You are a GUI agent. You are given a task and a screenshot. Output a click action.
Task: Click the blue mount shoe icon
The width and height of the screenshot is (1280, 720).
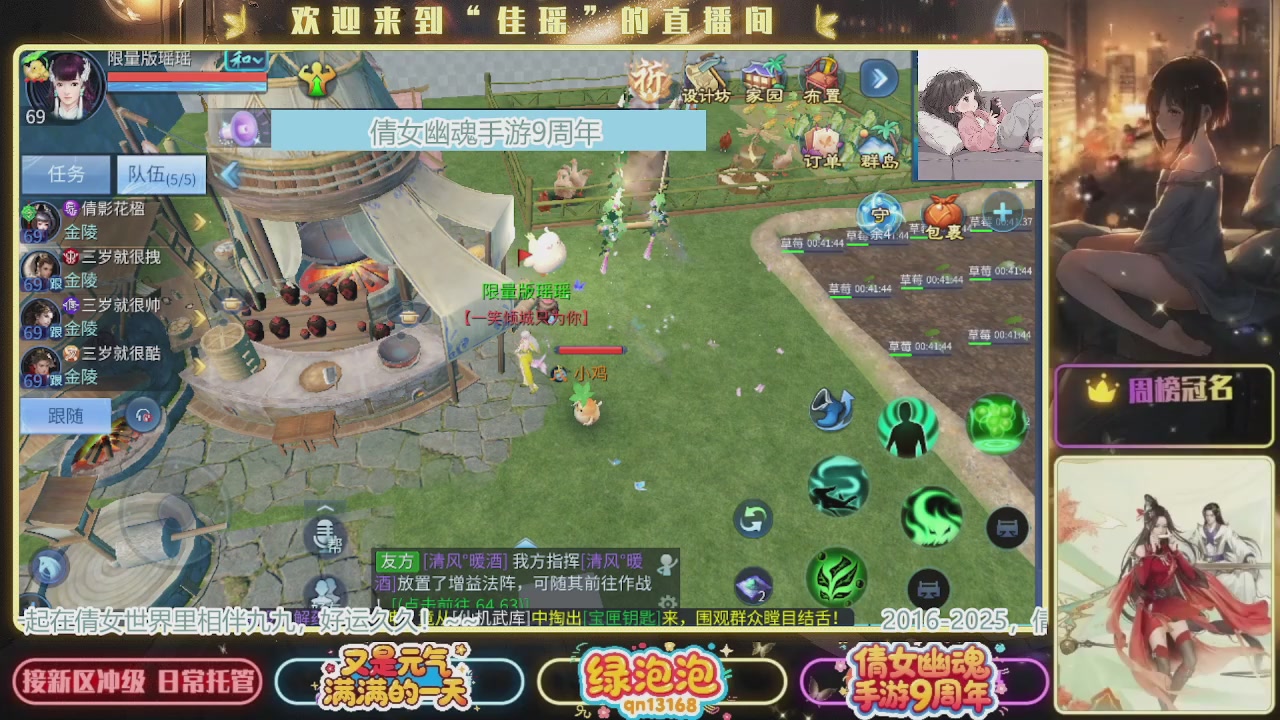[x=831, y=412]
